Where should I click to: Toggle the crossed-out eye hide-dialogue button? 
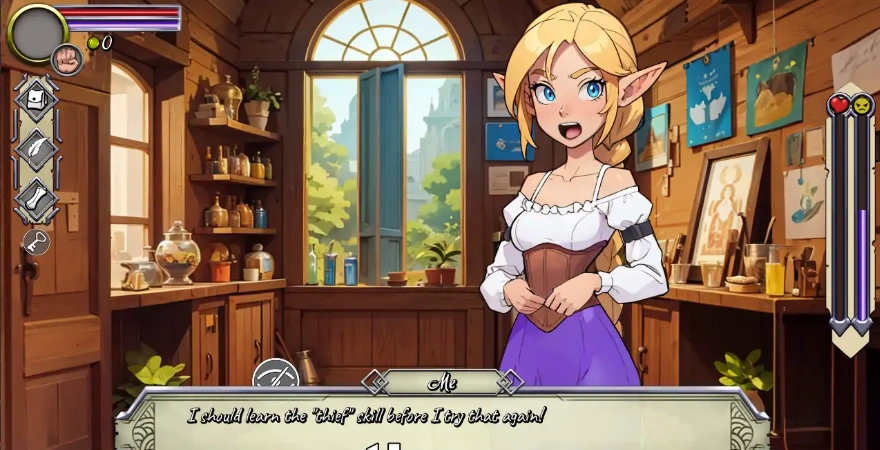[276, 378]
